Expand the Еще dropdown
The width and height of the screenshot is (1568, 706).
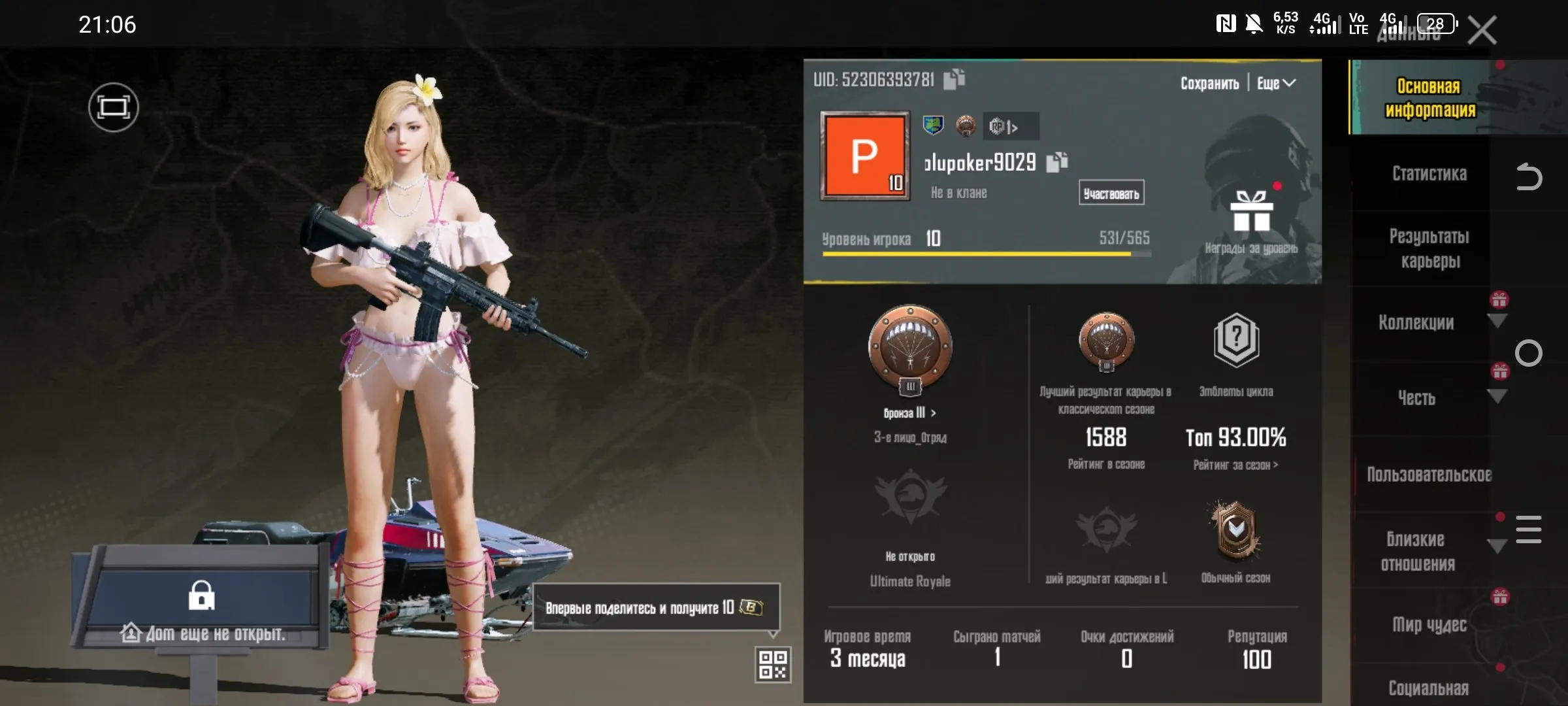[1276, 84]
